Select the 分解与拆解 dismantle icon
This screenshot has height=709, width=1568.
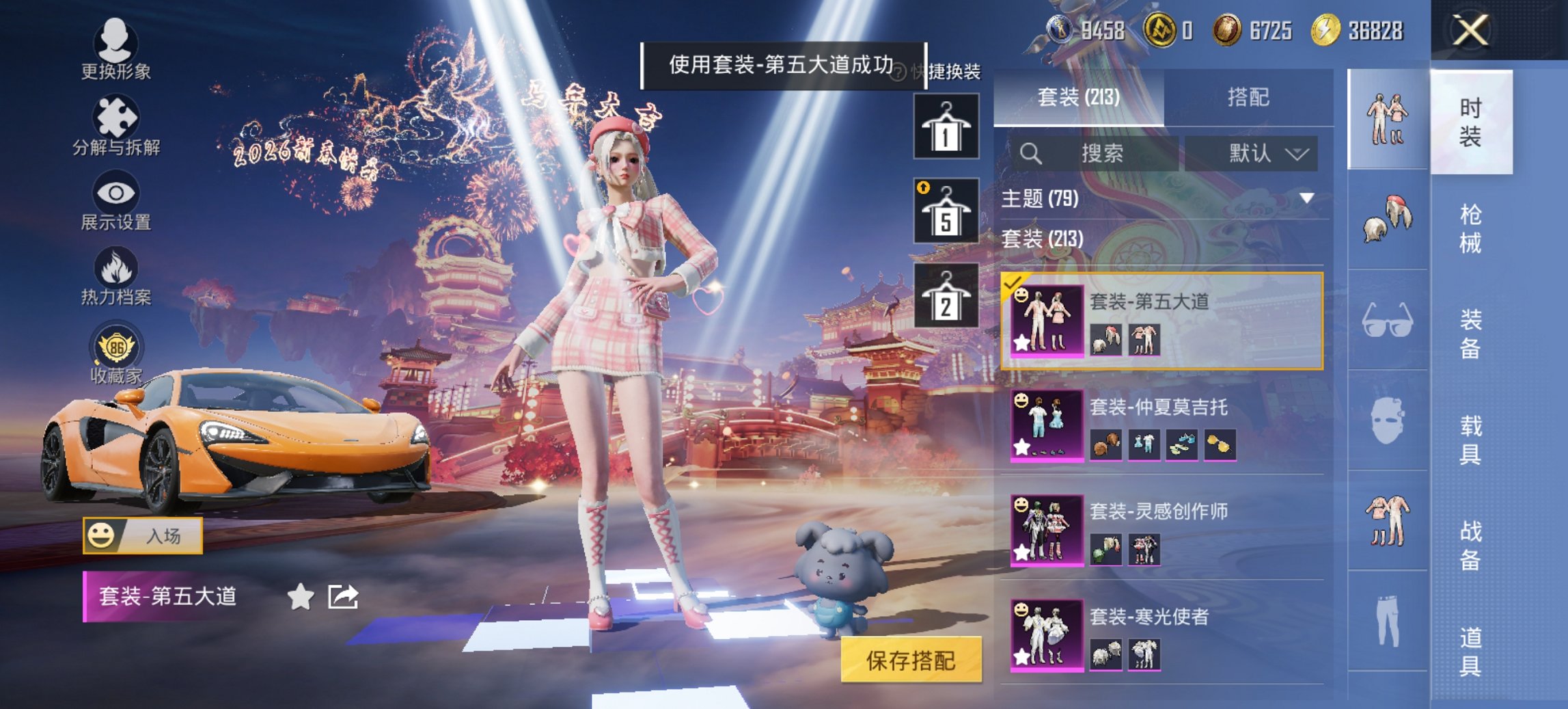point(116,122)
